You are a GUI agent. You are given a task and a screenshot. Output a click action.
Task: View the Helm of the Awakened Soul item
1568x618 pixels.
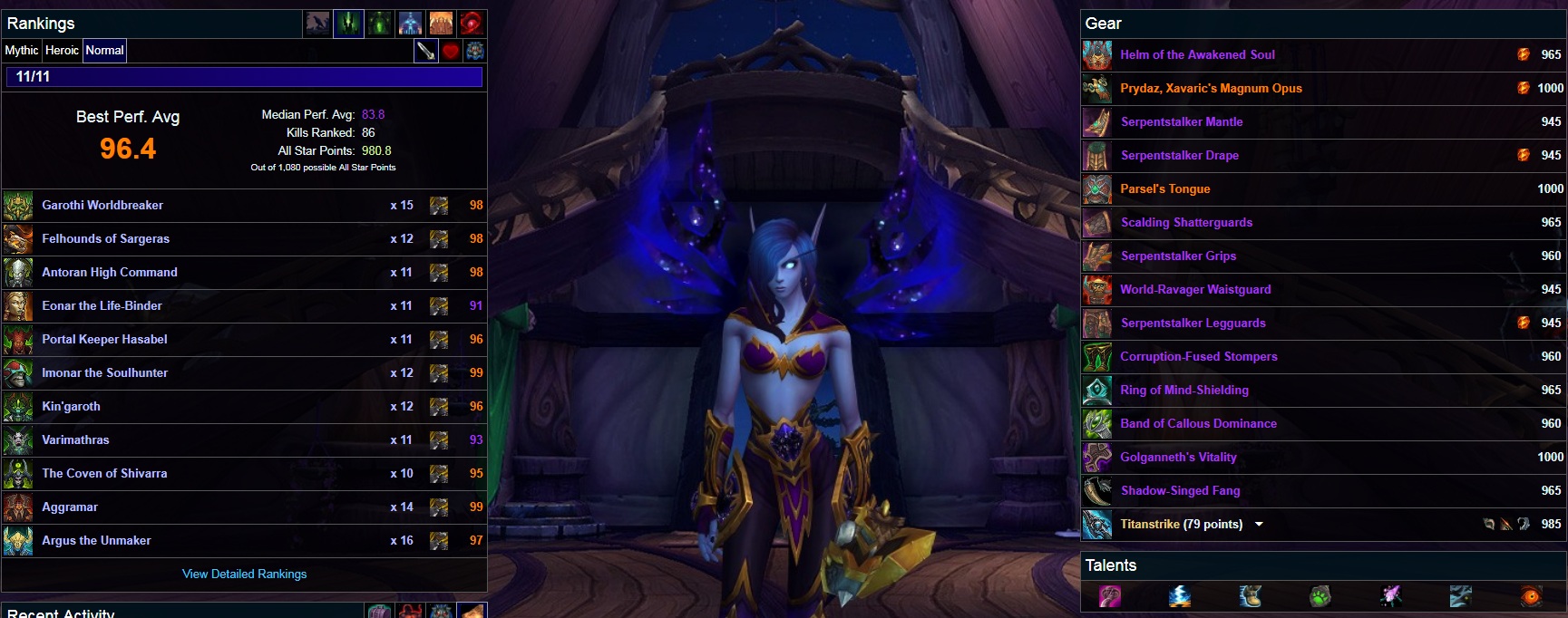[x=1197, y=55]
